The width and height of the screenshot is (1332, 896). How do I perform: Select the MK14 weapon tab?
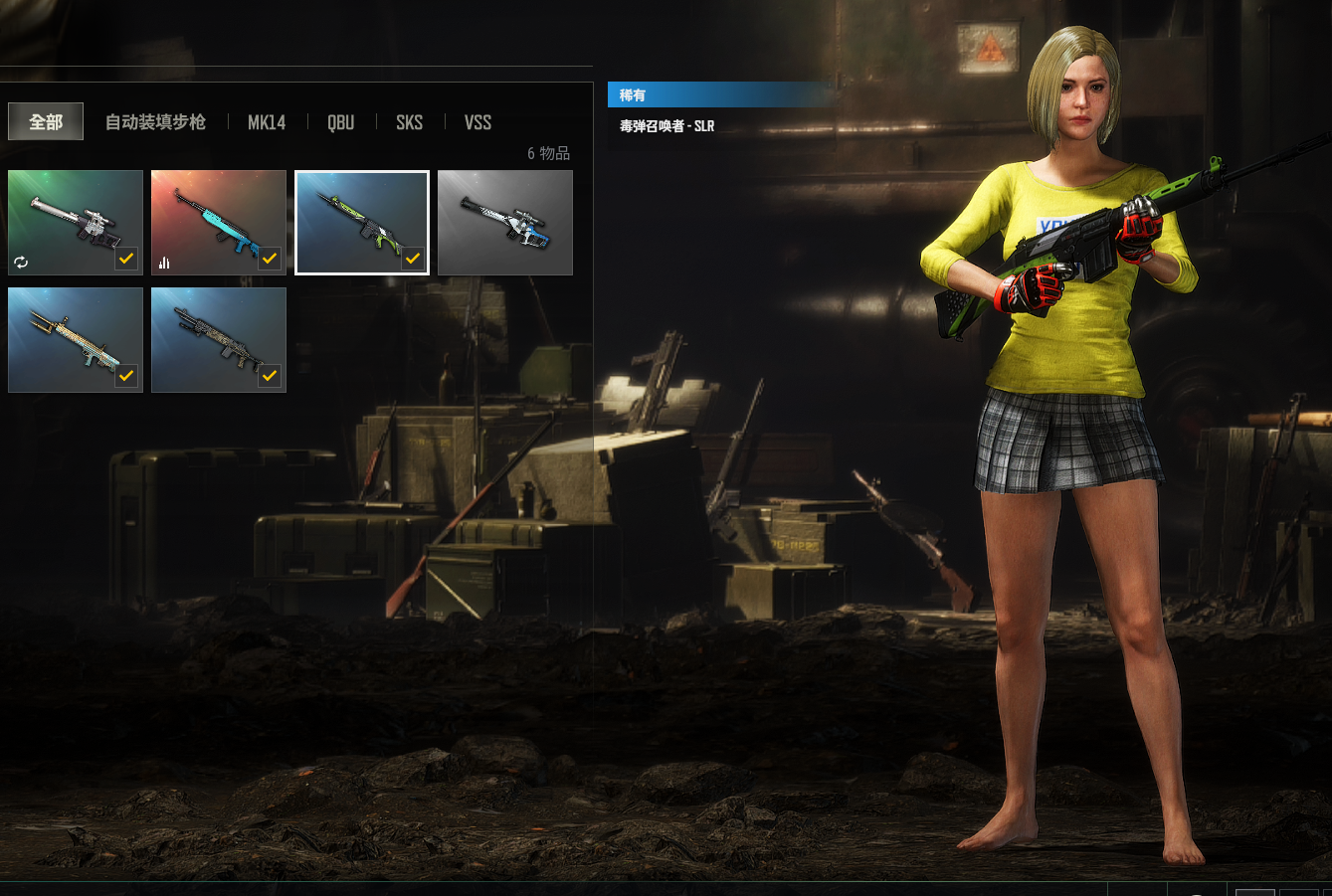[267, 122]
